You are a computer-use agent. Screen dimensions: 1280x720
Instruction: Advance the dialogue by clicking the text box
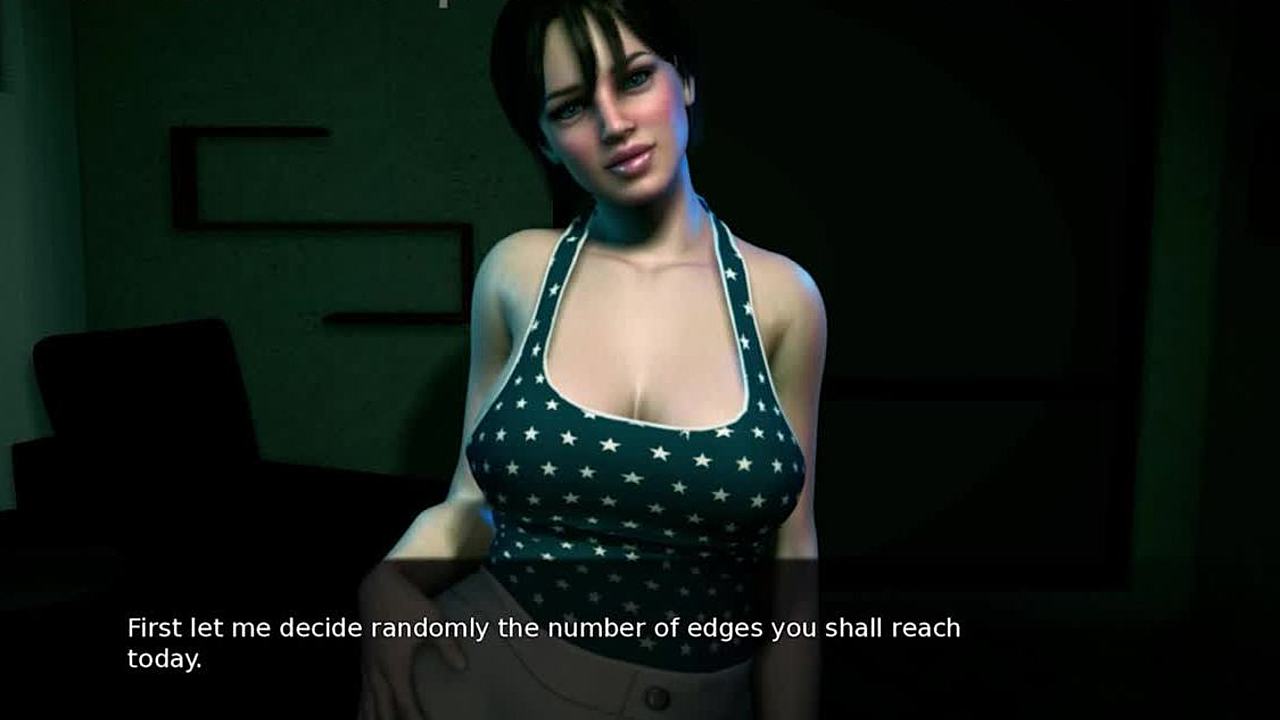543,643
